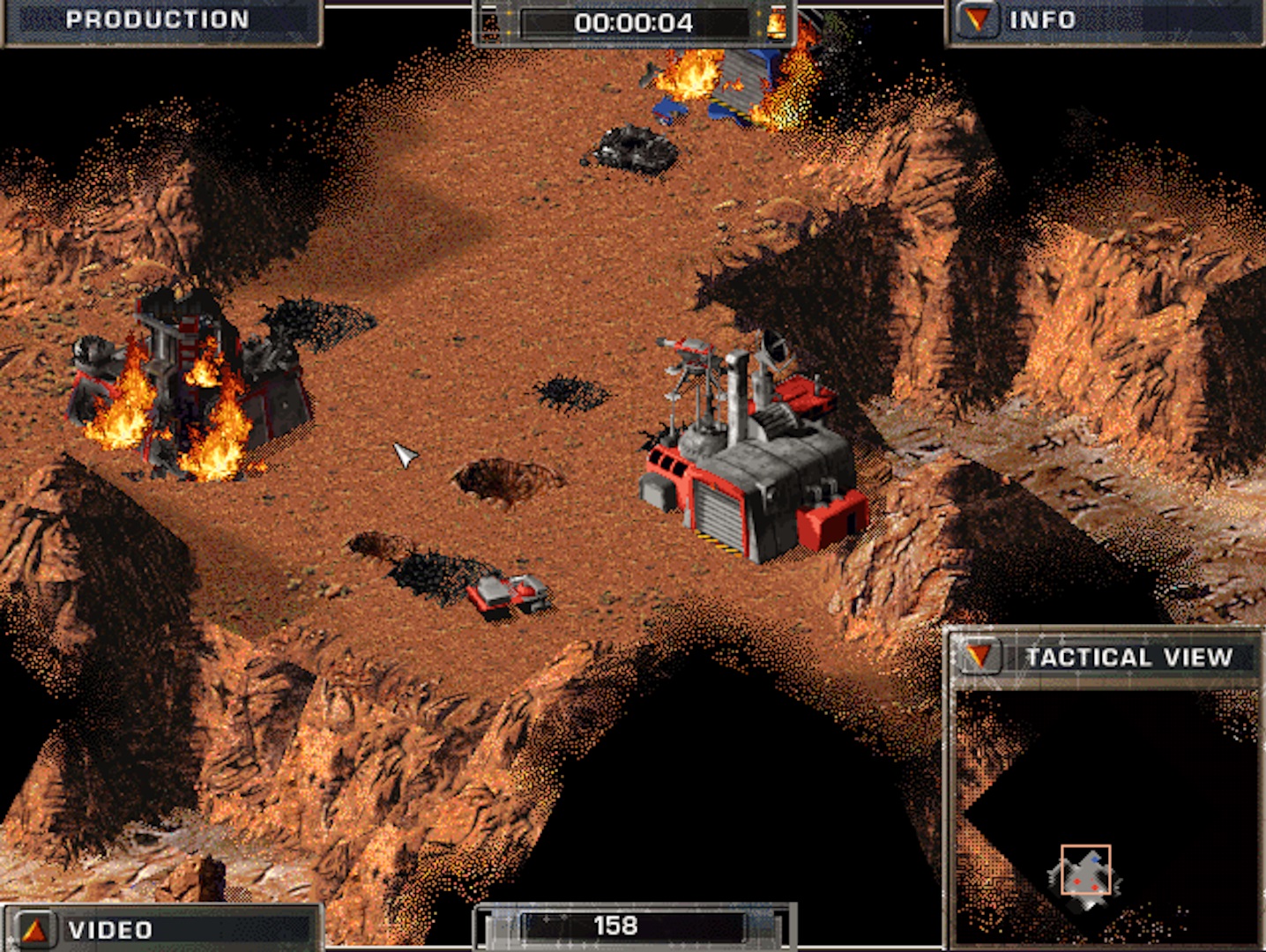Open the Video panel
The width and height of the screenshot is (1266, 952).
click(x=35, y=930)
